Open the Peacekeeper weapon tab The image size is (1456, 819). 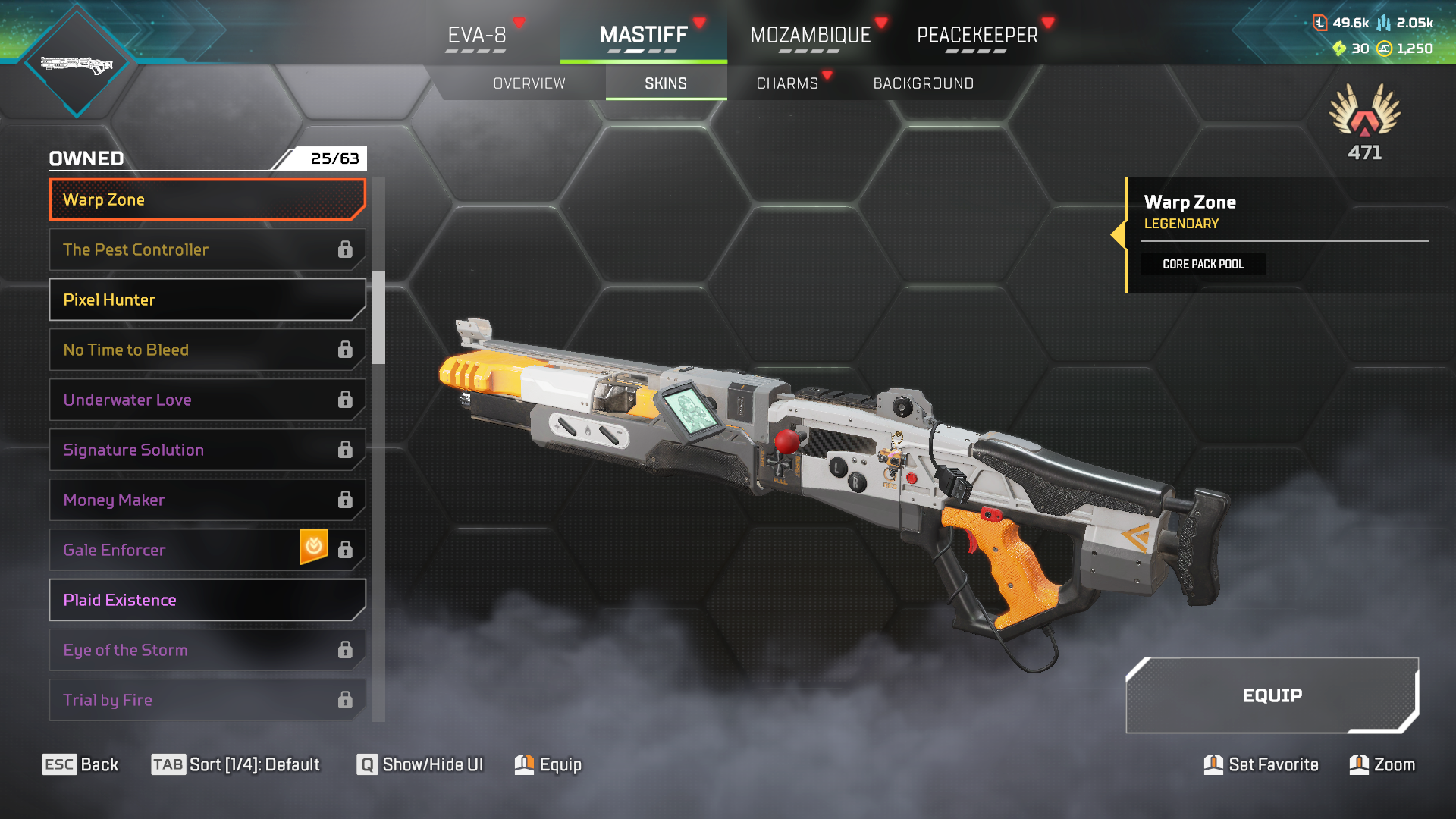pyautogui.click(x=977, y=36)
